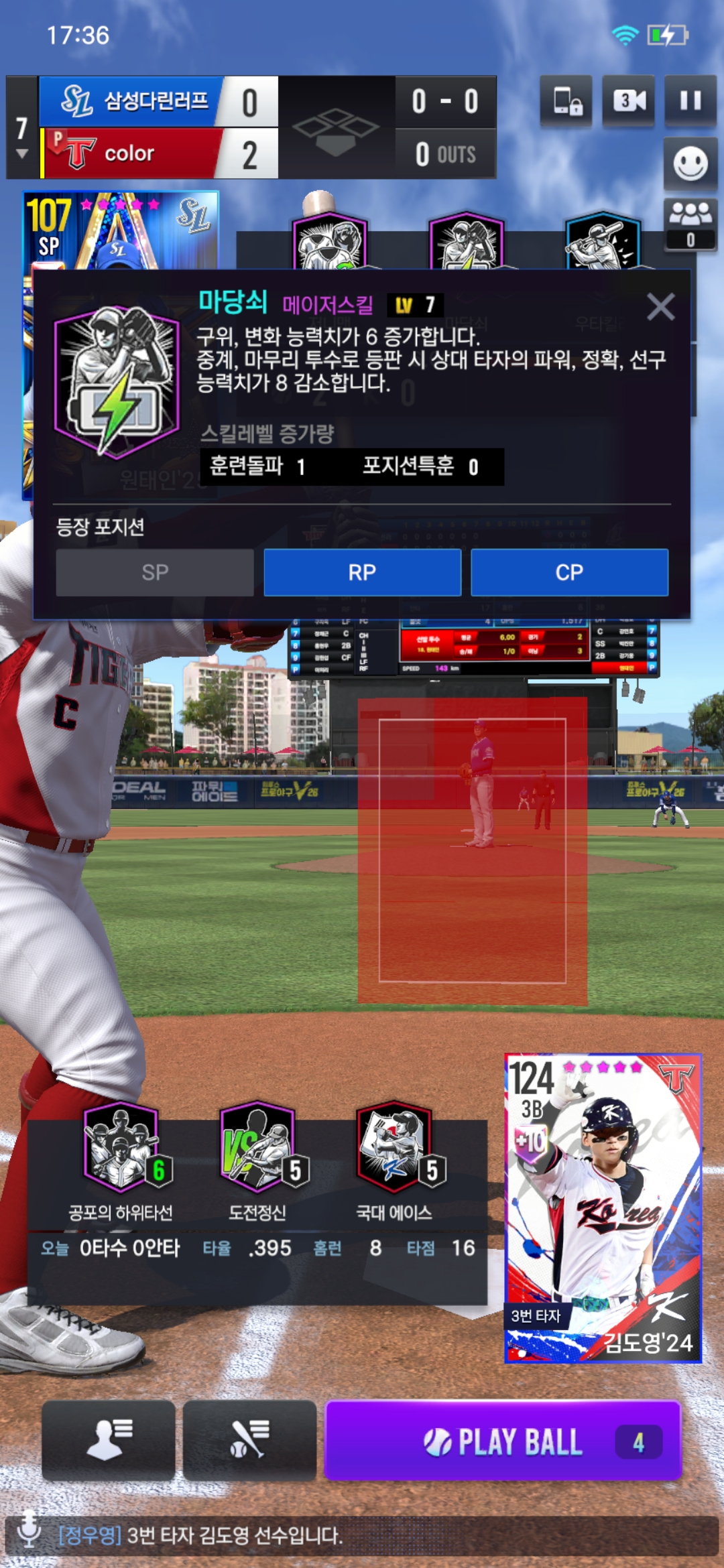The image size is (724, 1568).
Task: Start the at-bat with PLAY BALL
Action: point(503,1441)
